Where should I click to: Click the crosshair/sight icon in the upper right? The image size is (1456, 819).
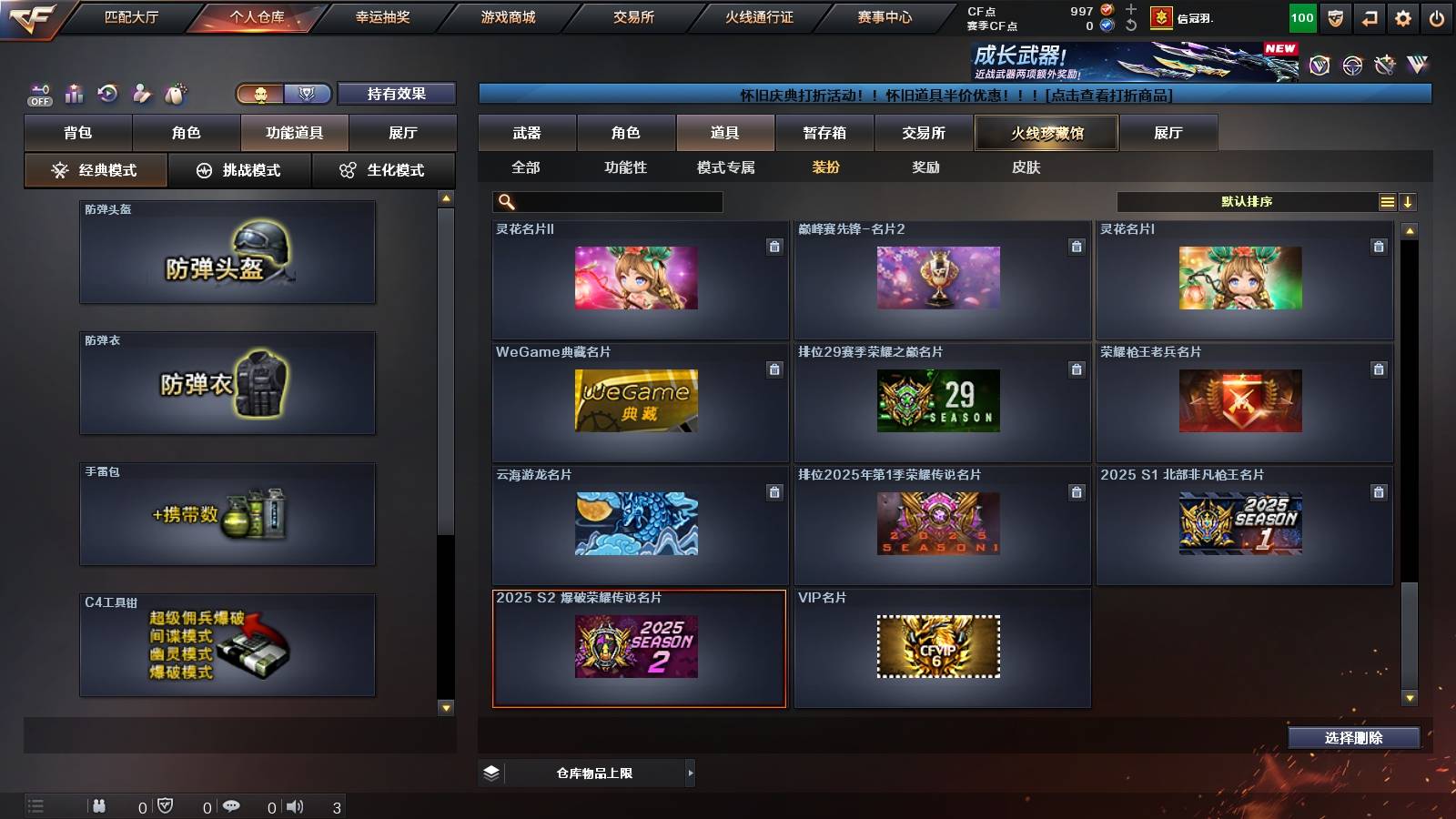point(1350,64)
